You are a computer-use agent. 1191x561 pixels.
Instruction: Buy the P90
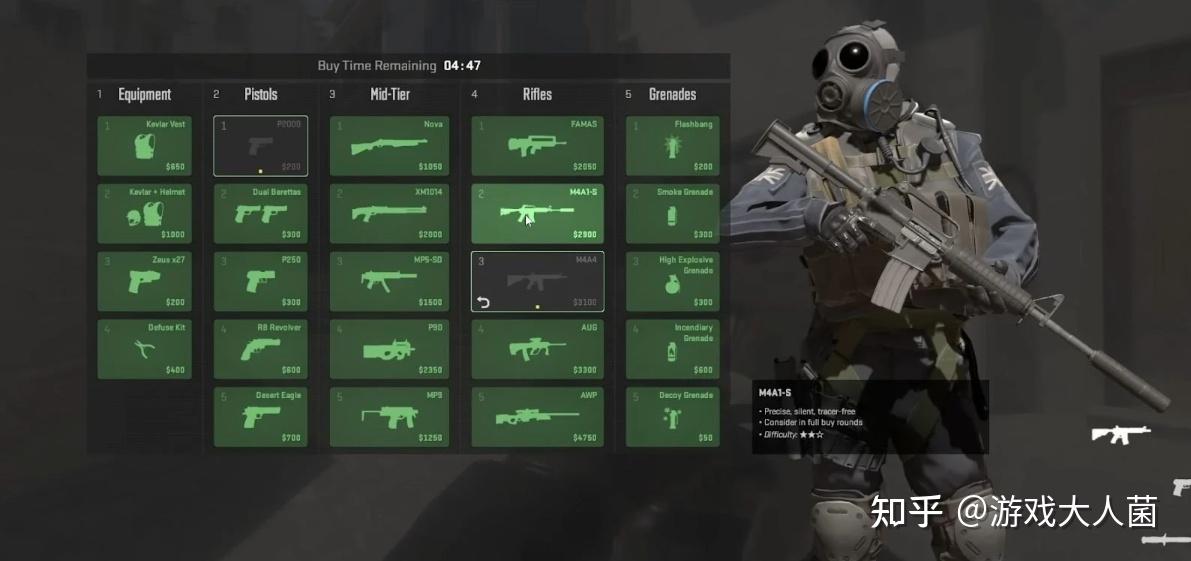pos(389,349)
